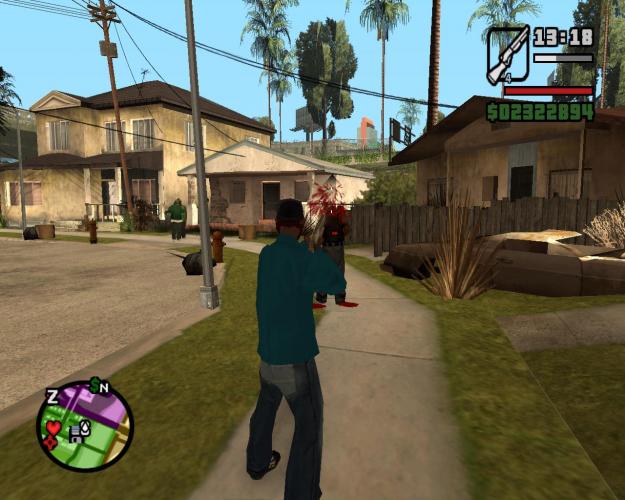Select the shotgun weapon icon
625x500 pixels.
tap(507, 56)
